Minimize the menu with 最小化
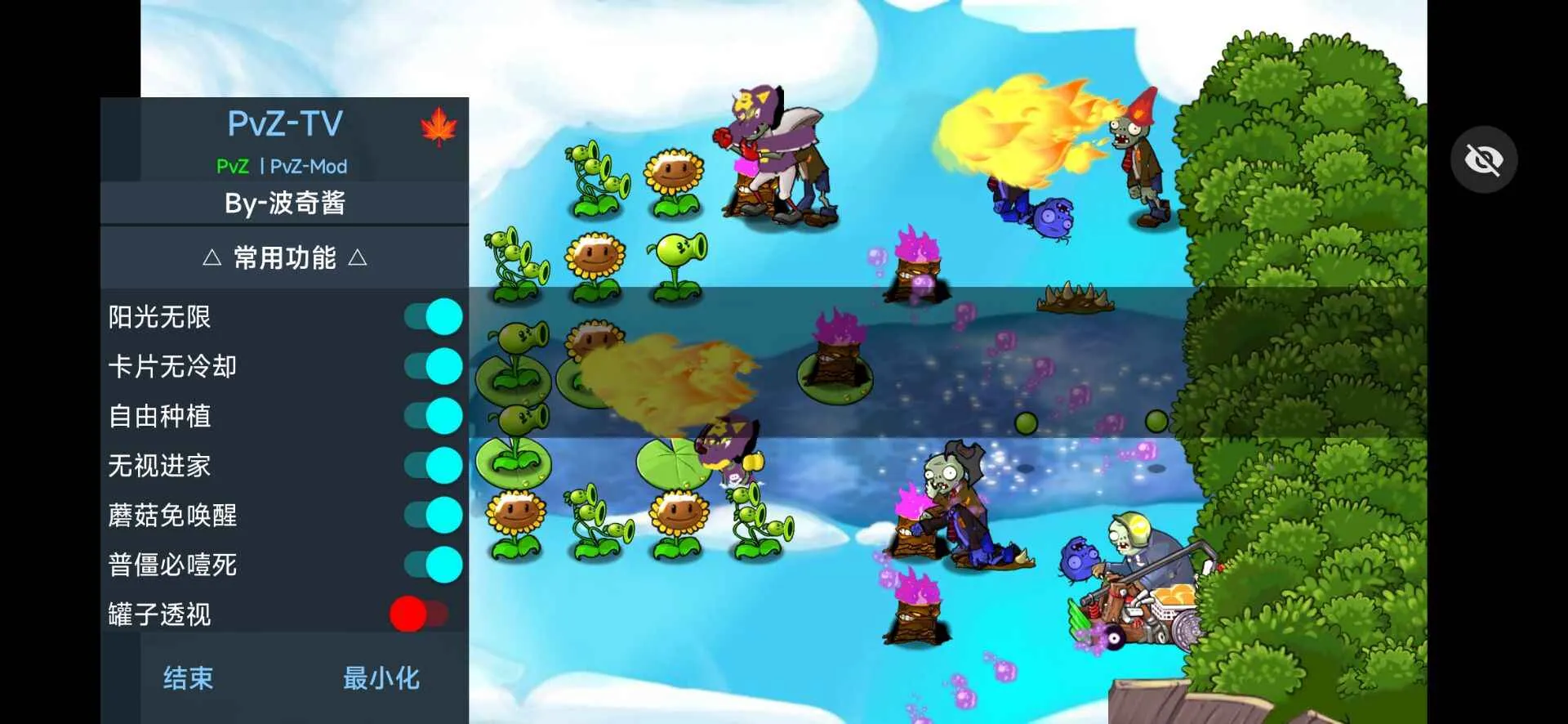The width and height of the screenshot is (1568, 724). click(381, 677)
